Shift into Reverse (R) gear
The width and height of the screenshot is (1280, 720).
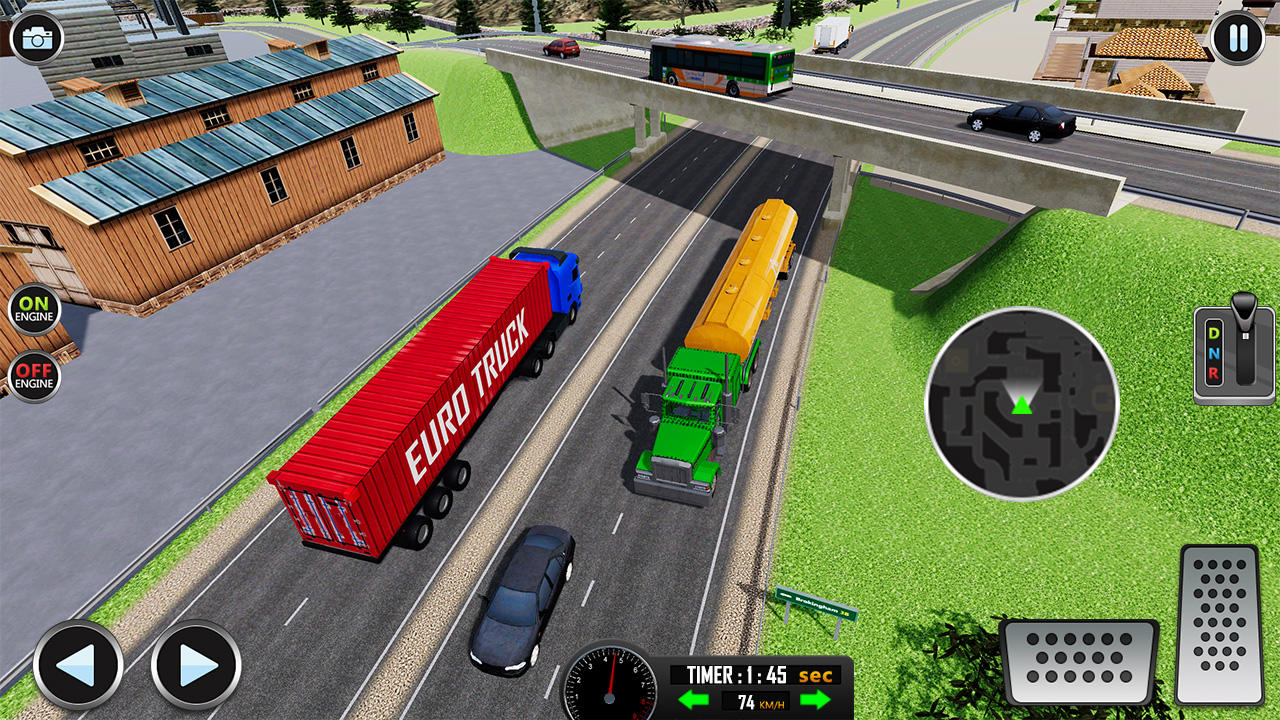(1214, 373)
